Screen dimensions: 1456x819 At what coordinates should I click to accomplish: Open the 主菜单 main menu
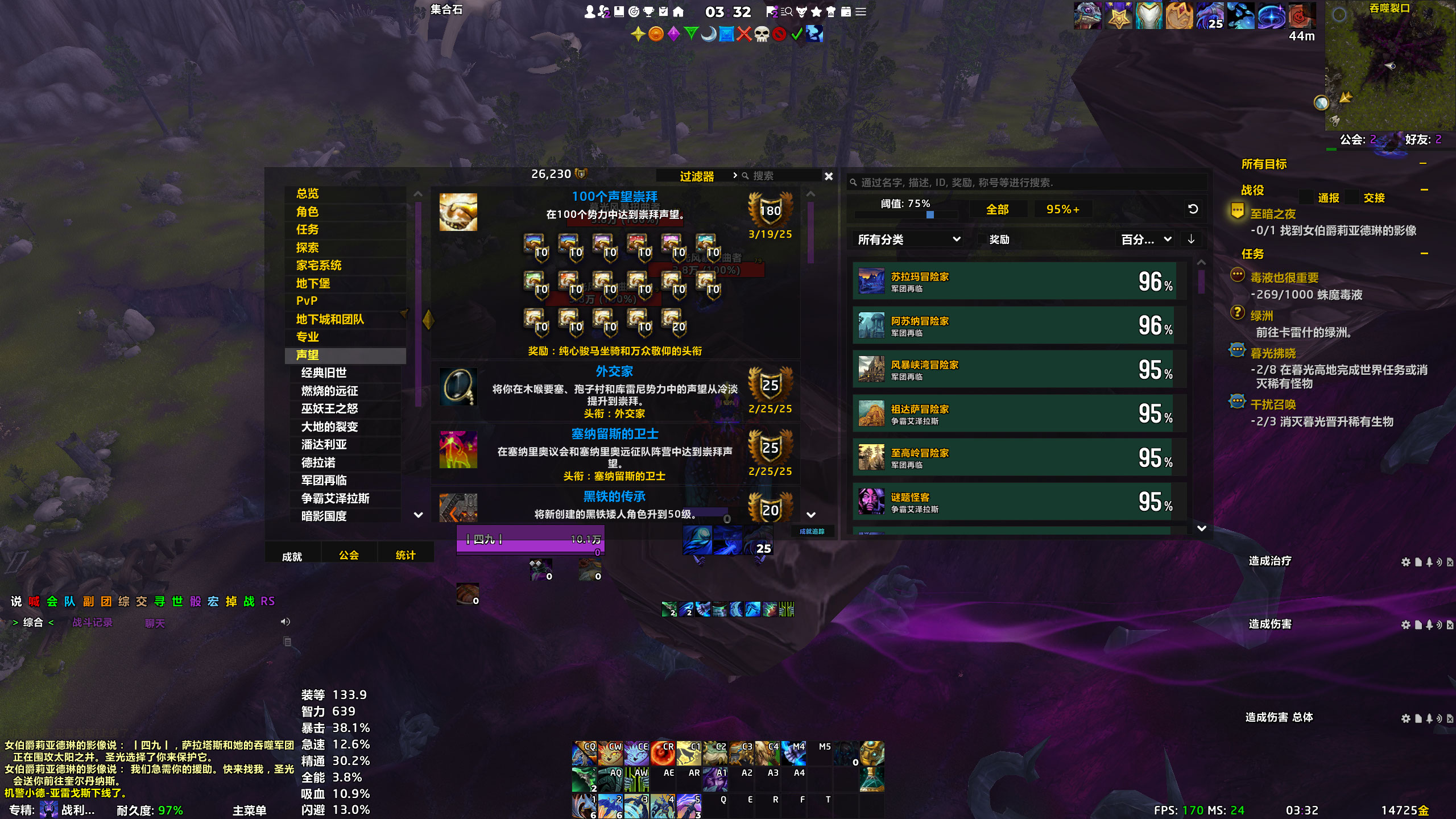coord(249,810)
